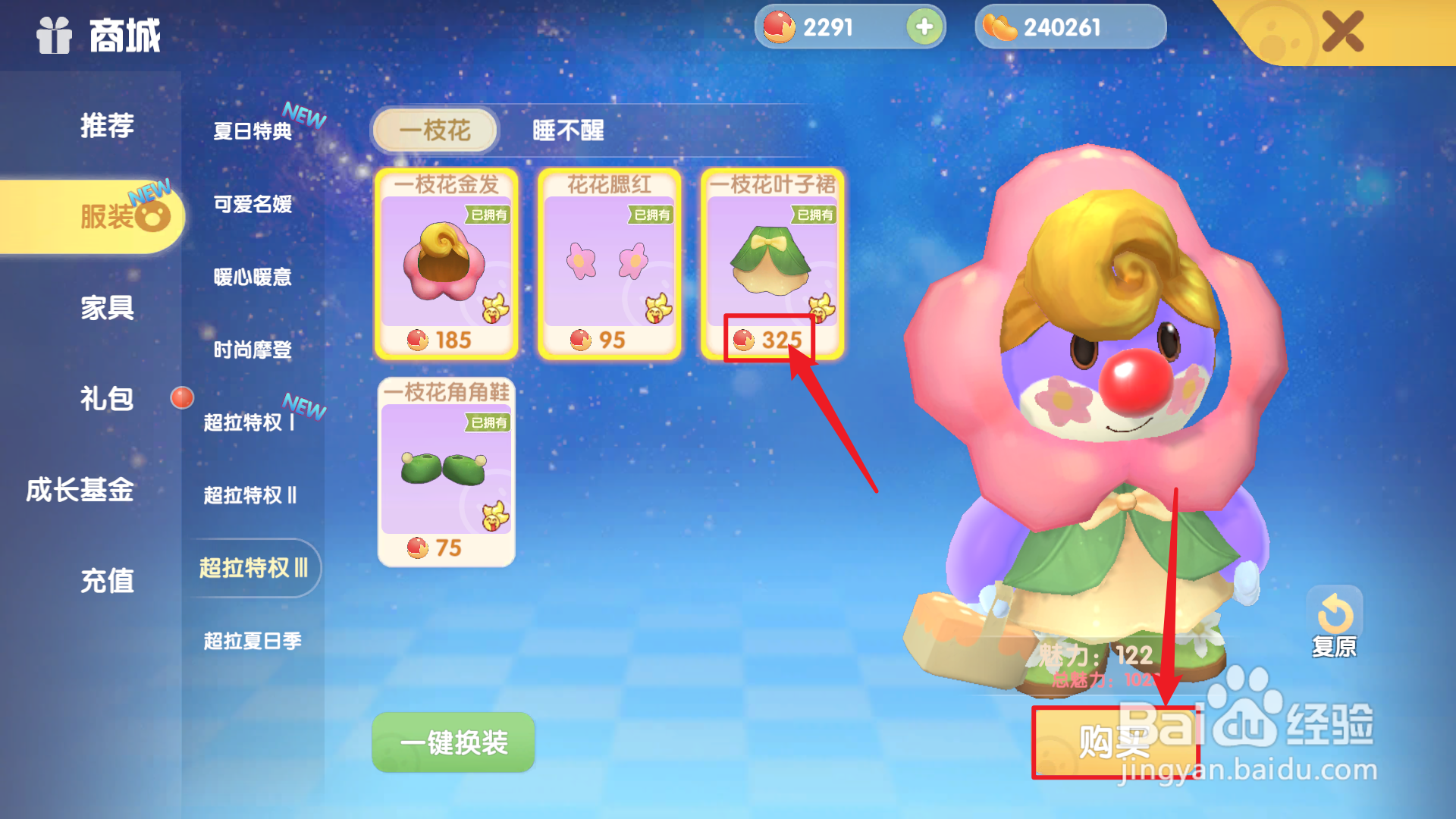Screen dimensions: 1456x819
Task: Select the 家具 menu item
Action: click(x=107, y=309)
